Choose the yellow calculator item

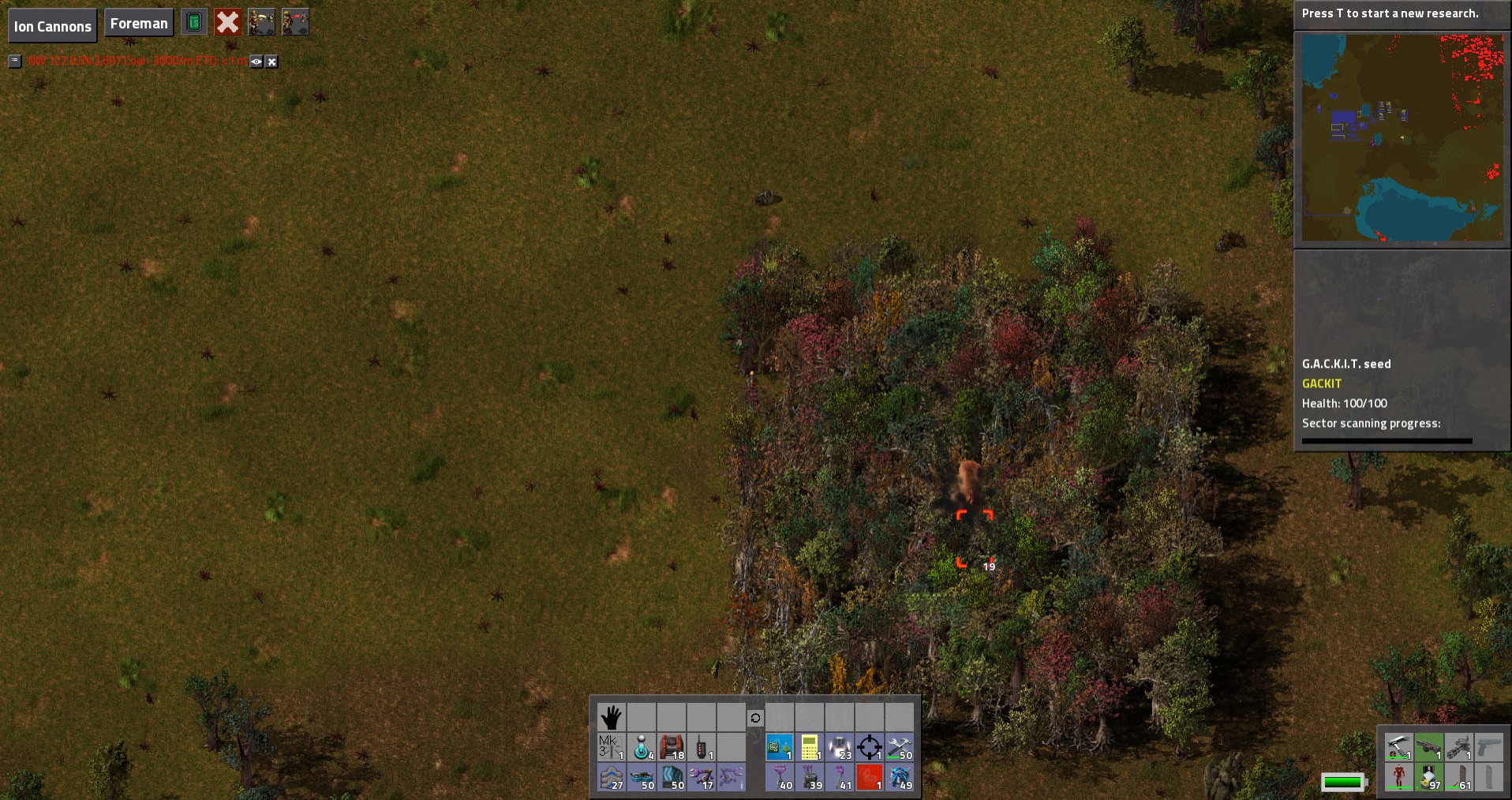coord(809,747)
